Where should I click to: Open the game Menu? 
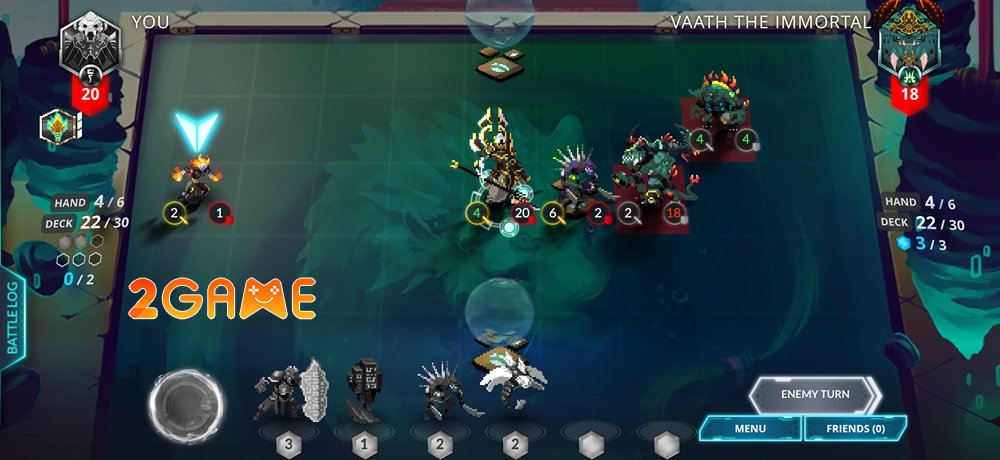(750, 428)
